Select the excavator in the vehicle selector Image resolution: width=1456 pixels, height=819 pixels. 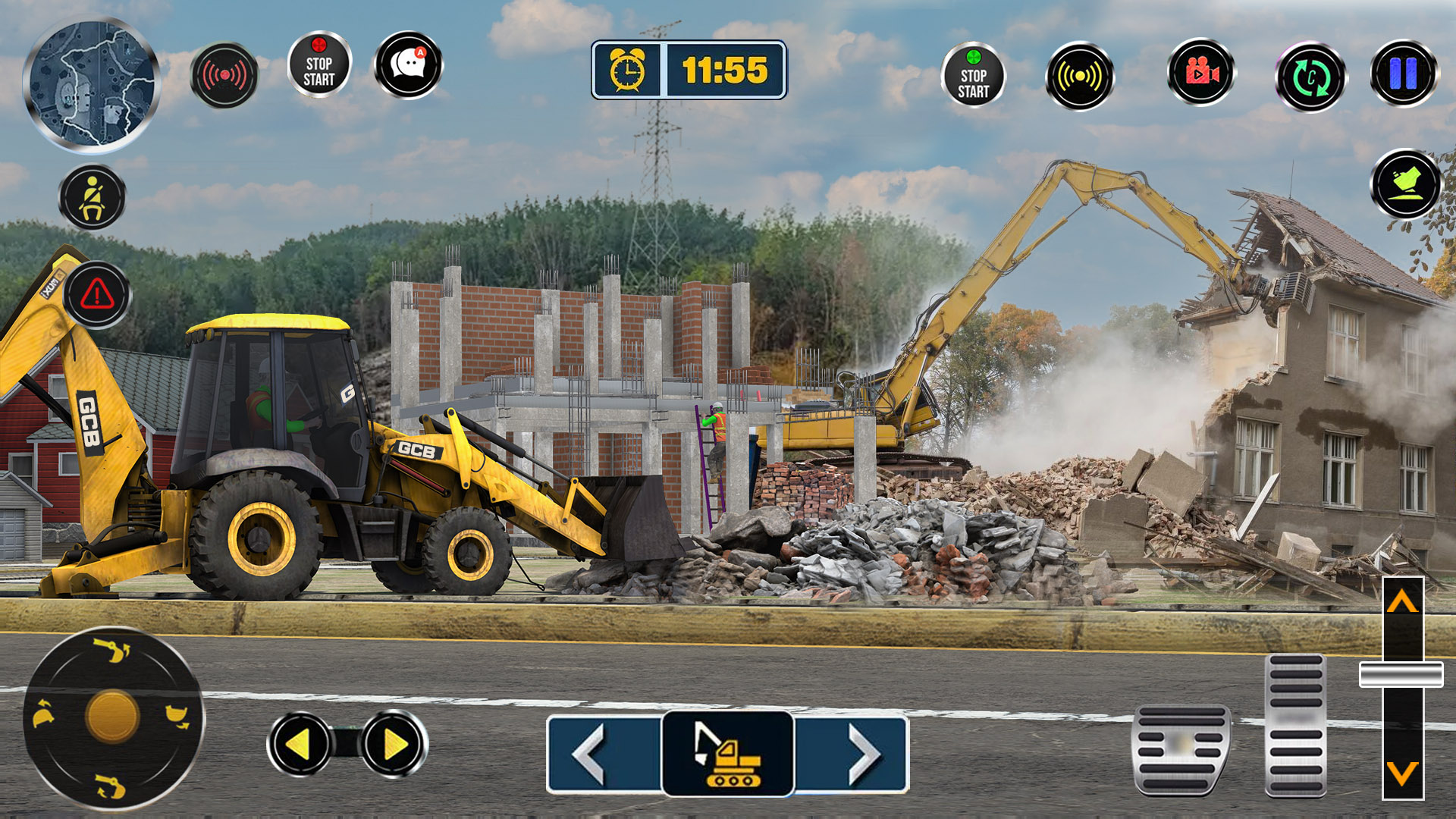tap(726, 753)
